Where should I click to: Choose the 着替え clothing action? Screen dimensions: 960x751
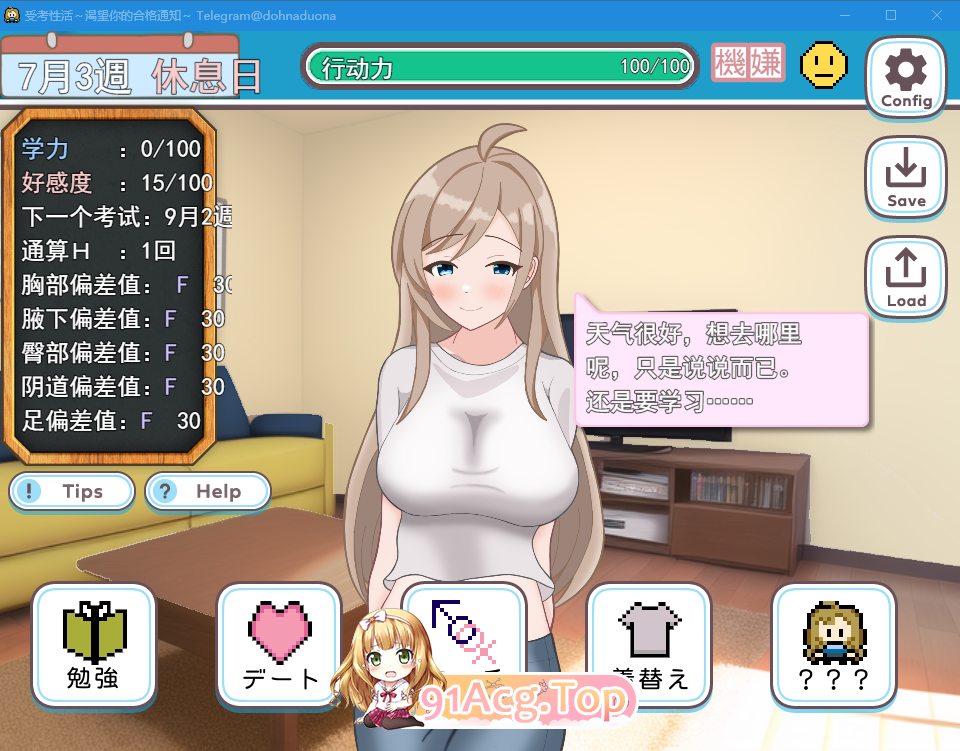[x=649, y=646]
